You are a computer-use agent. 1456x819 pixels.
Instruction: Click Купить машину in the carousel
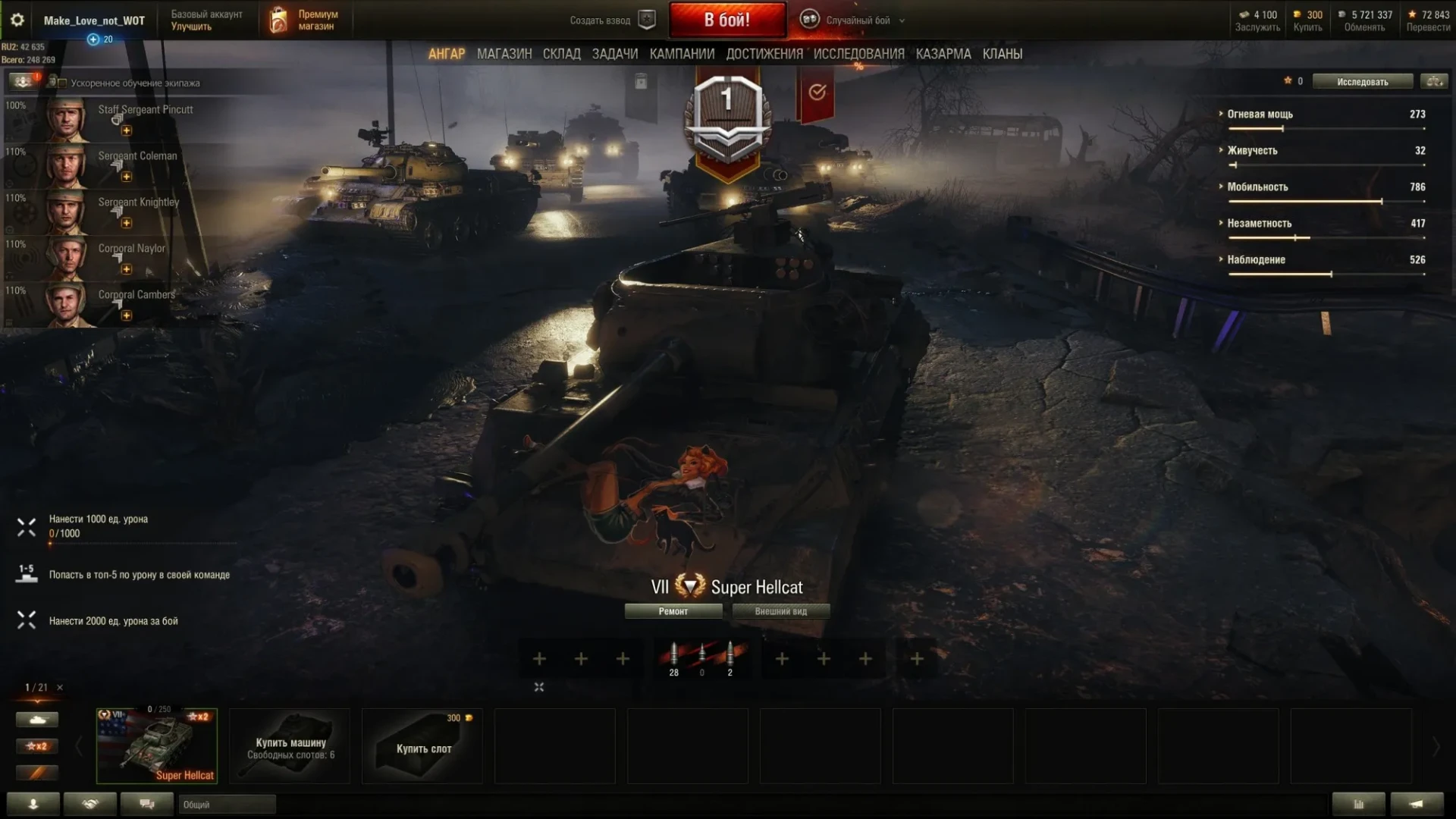point(290,746)
